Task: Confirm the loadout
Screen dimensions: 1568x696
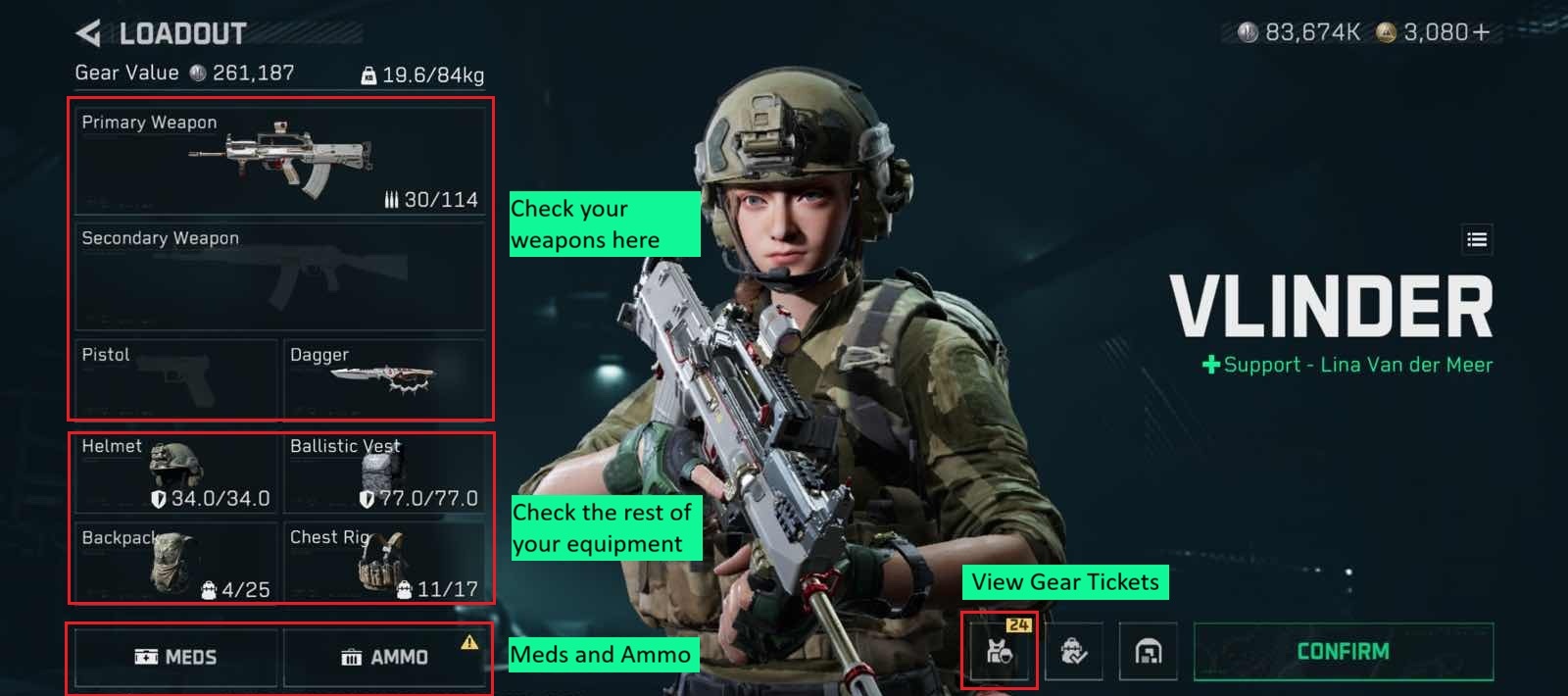Action: [1343, 652]
